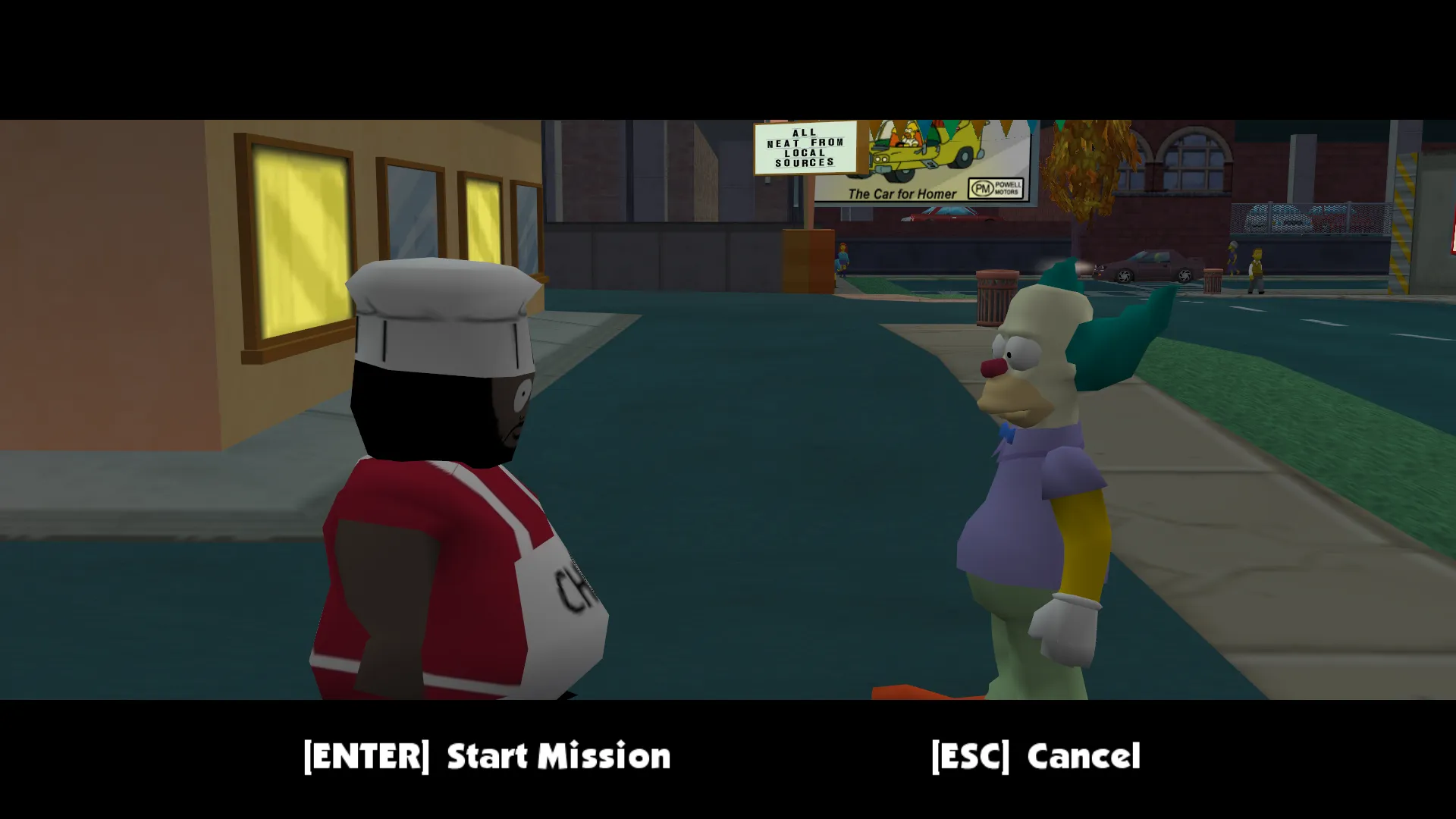Click the [ESC] Cancel prompt
This screenshot has width=1456, height=819.
pos(1036,756)
